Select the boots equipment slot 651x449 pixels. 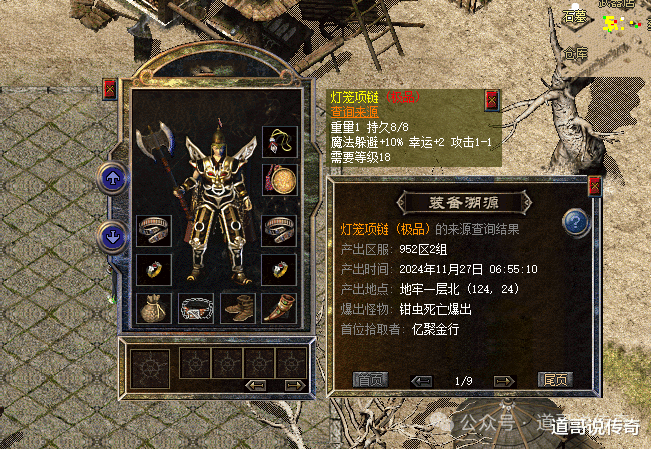pos(238,307)
